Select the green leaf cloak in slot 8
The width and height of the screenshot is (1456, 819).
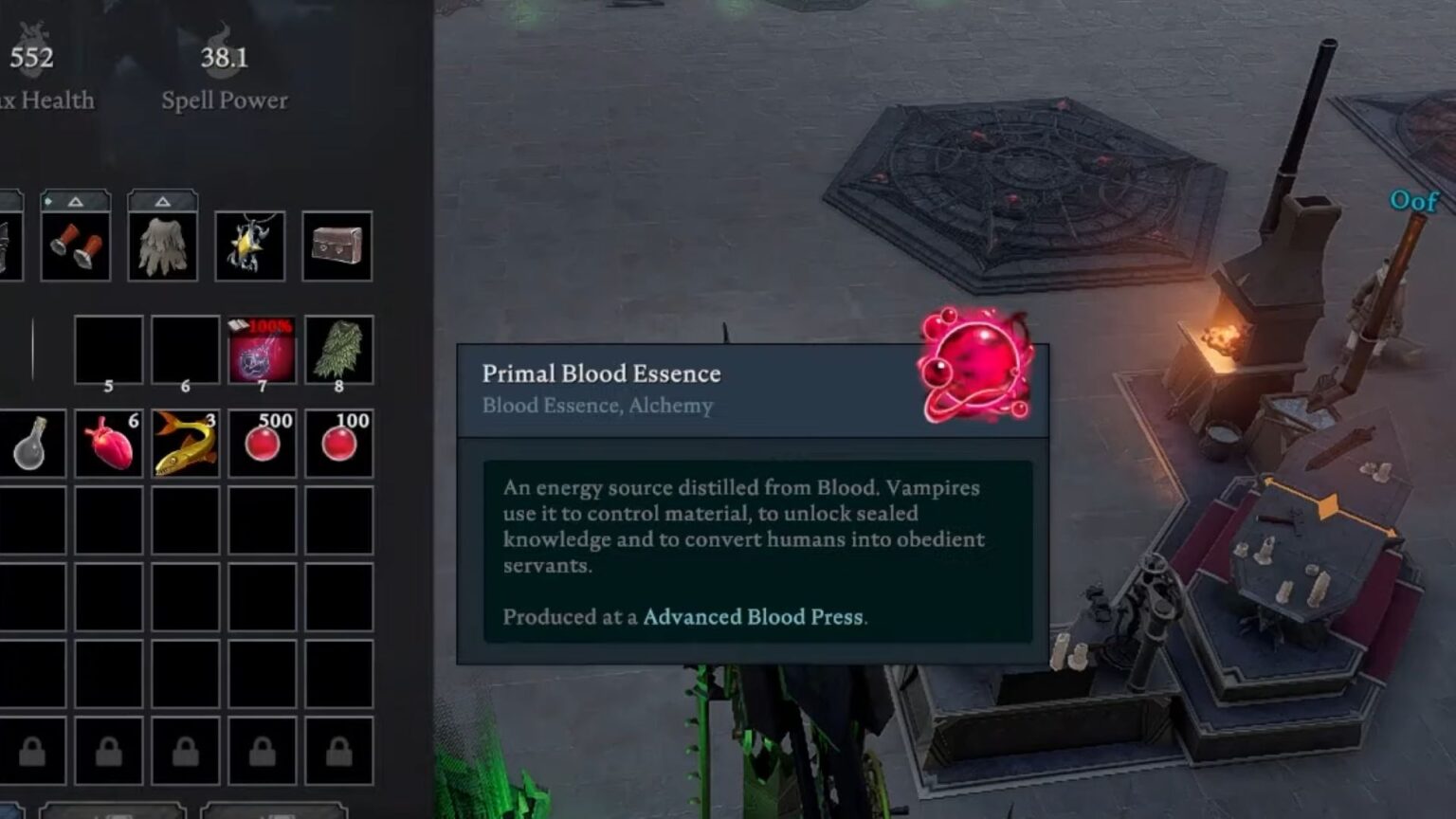338,349
